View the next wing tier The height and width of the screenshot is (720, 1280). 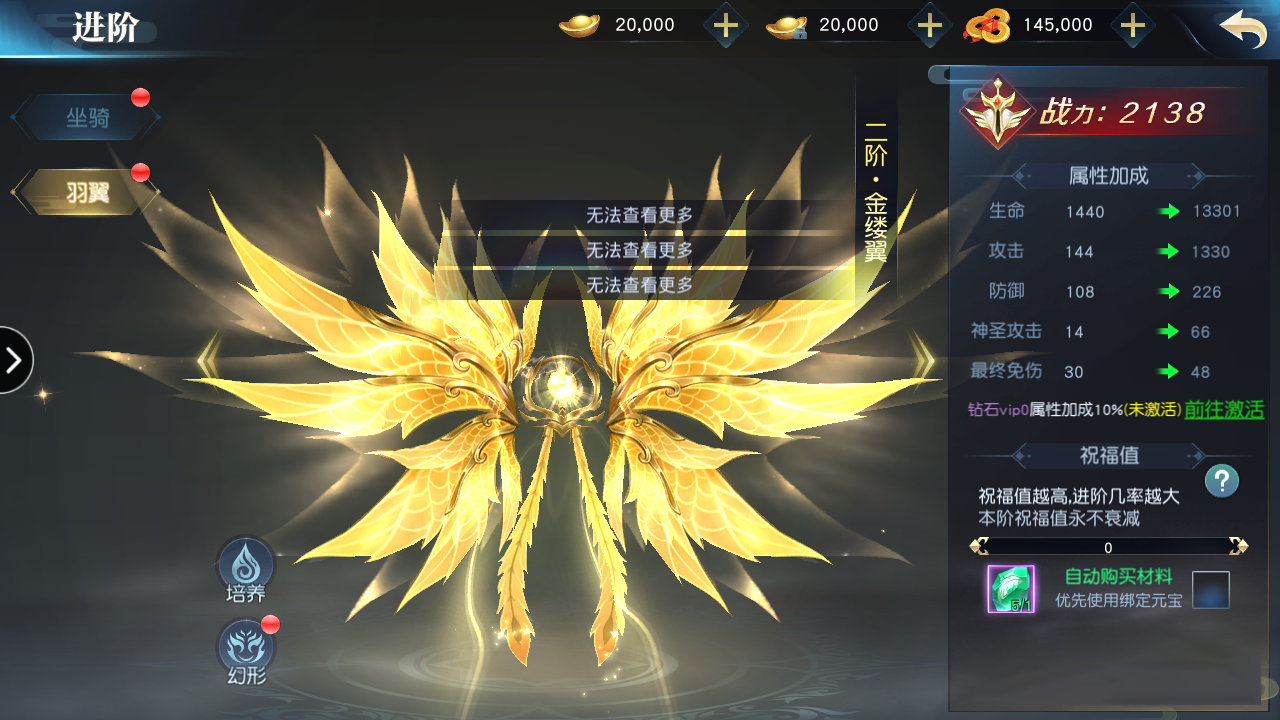[923, 360]
